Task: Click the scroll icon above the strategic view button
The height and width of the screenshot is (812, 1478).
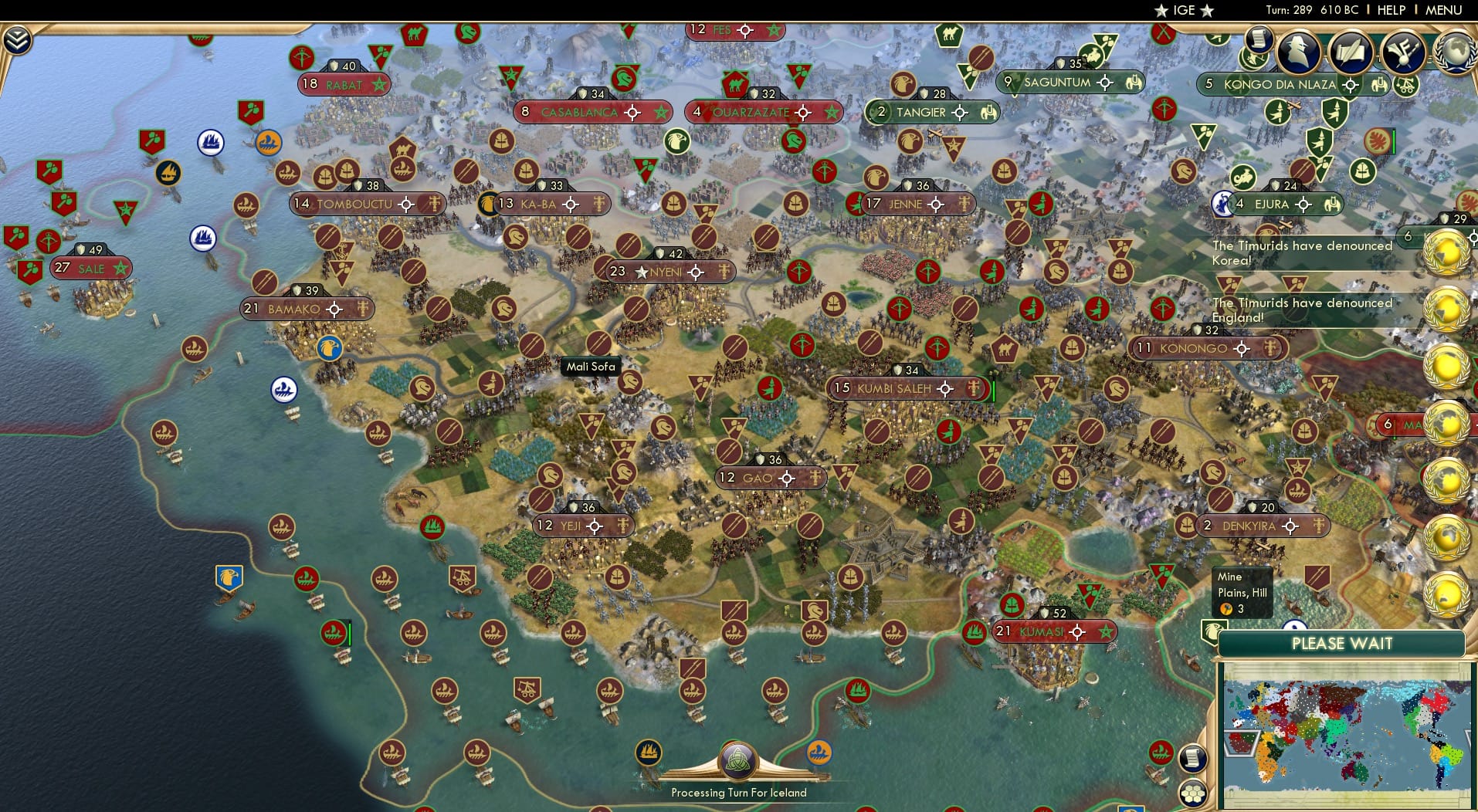Action: (x=1193, y=757)
